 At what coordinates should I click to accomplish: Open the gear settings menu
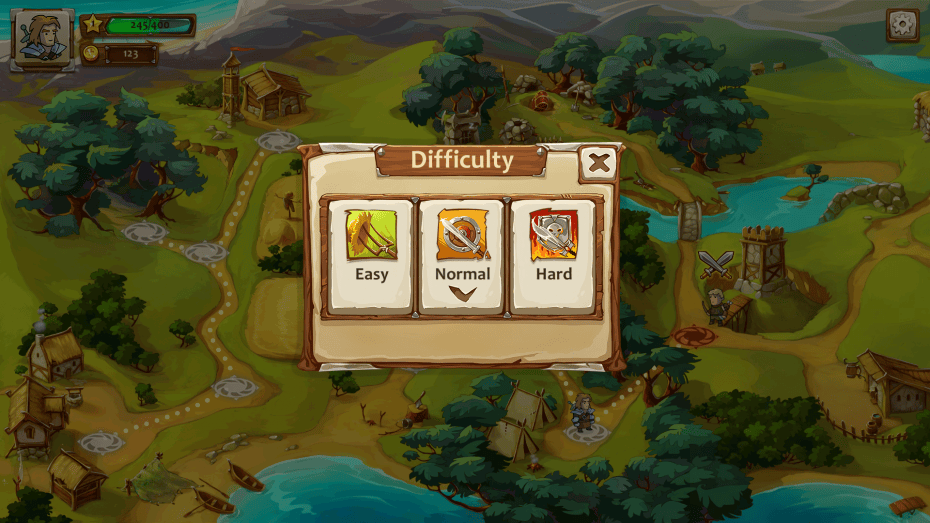click(x=902, y=26)
